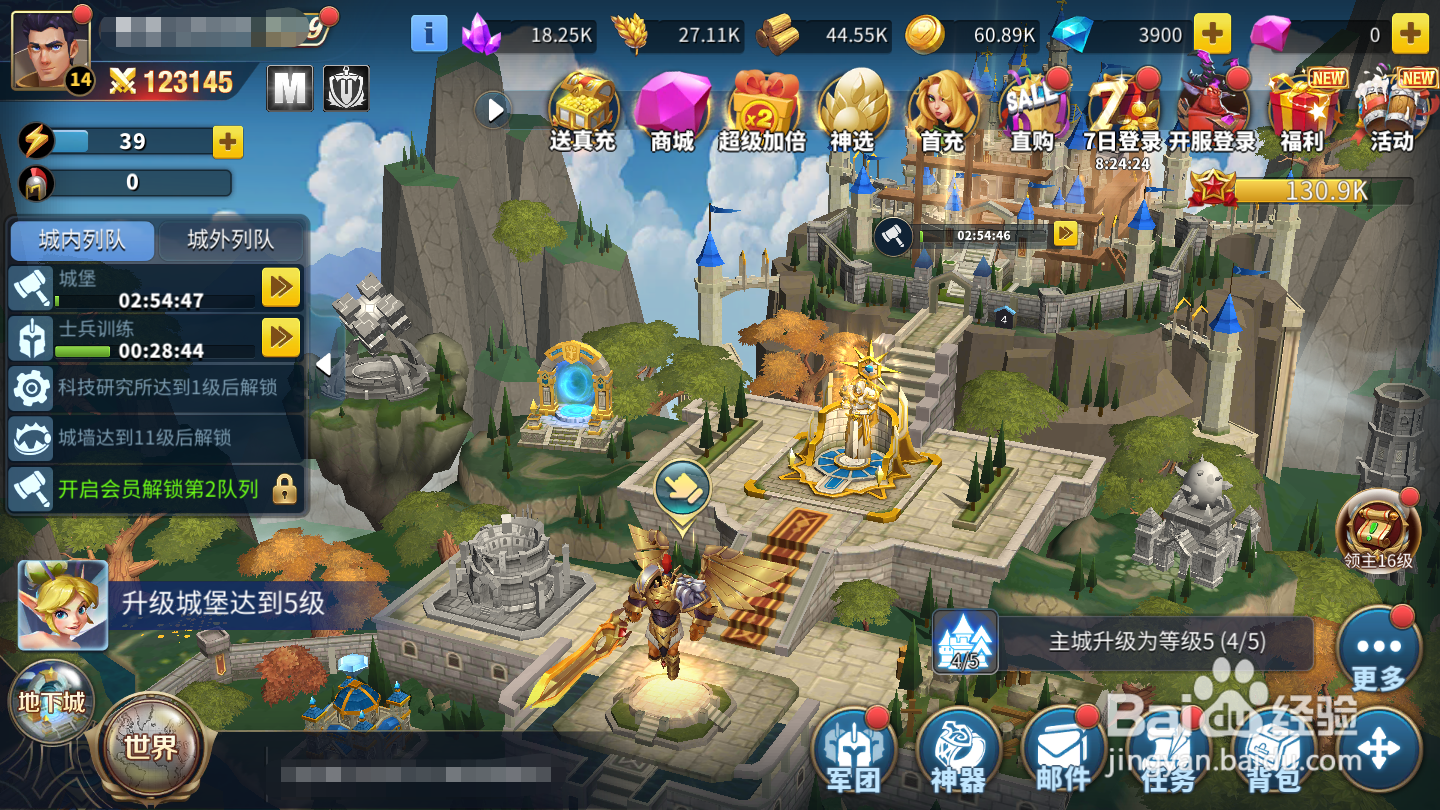Select the 城内列队 tab
The height and width of the screenshot is (810, 1440).
(x=82, y=240)
